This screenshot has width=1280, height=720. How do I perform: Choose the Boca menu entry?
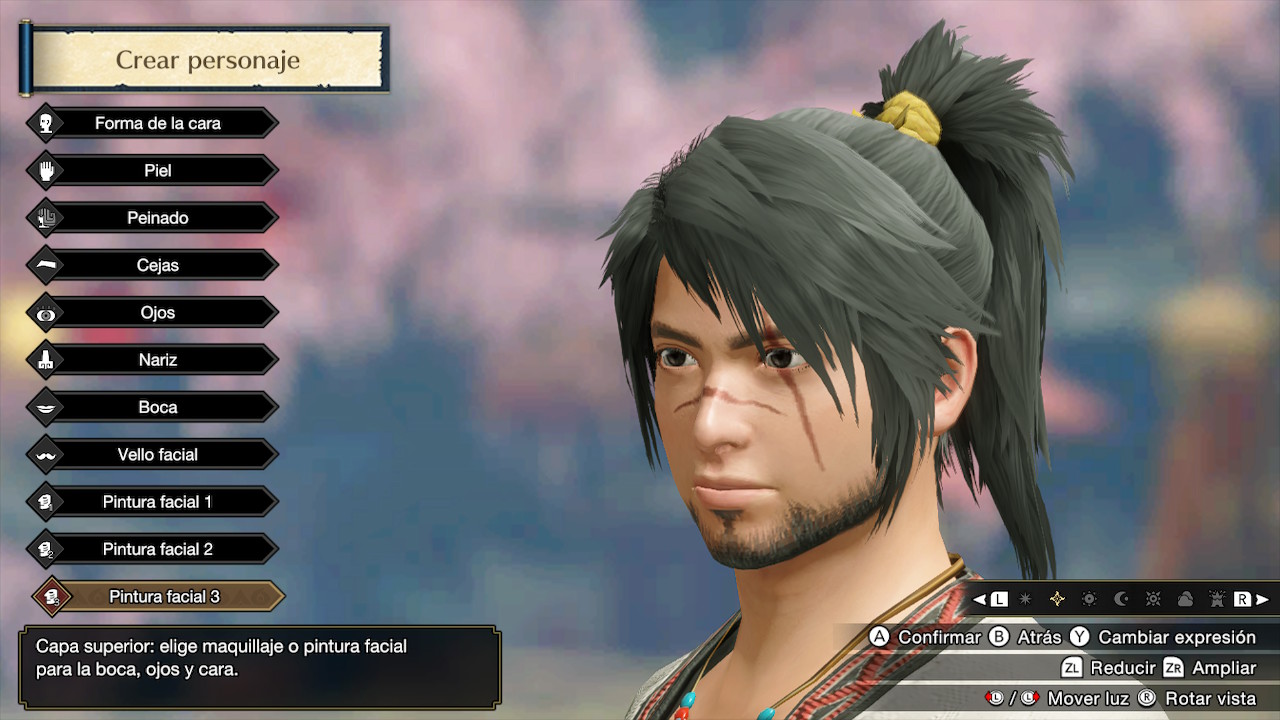click(x=157, y=407)
